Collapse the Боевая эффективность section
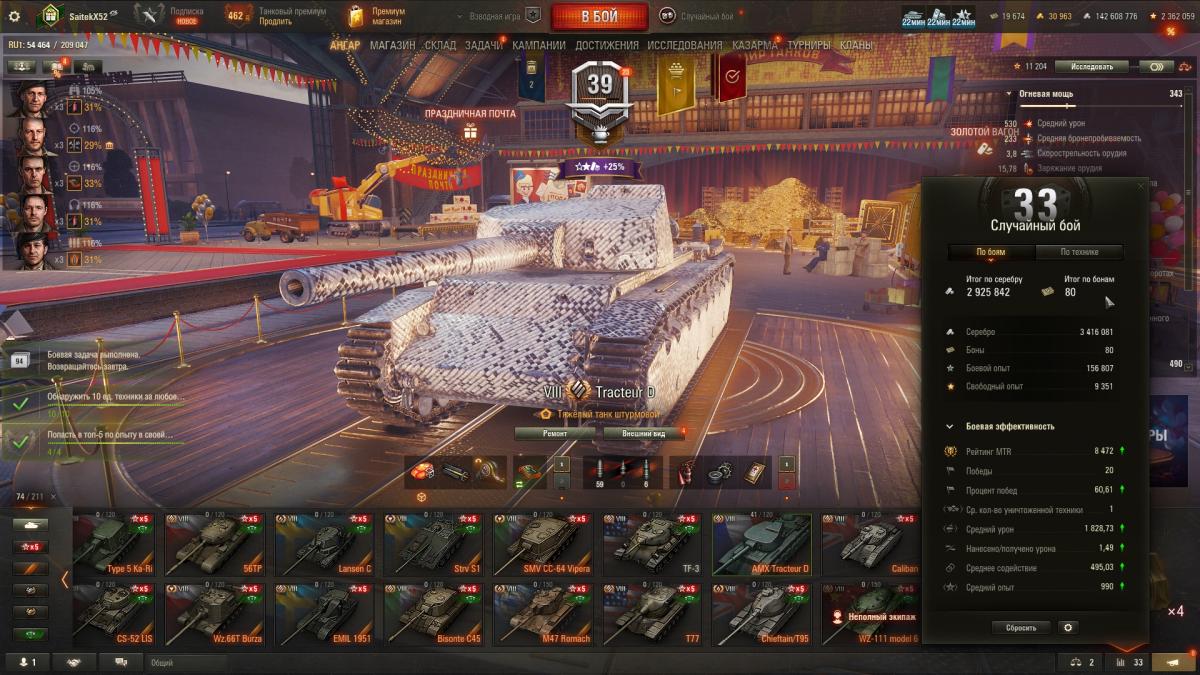Image resolution: width=1200 pixels, height=675 pixels. 950,427
